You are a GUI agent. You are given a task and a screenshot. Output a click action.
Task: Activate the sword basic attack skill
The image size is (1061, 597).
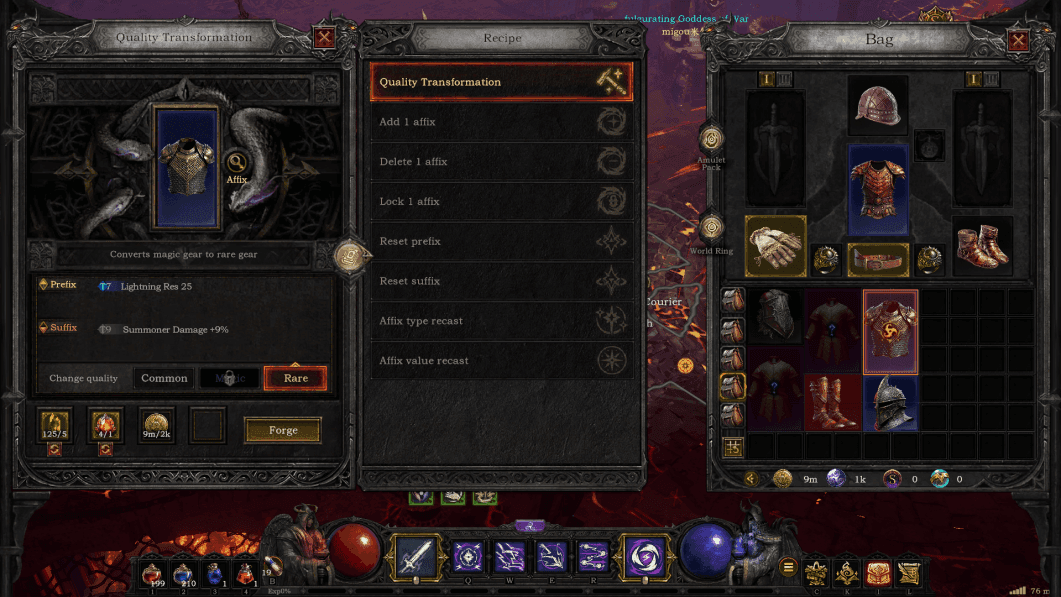point(415,556)
